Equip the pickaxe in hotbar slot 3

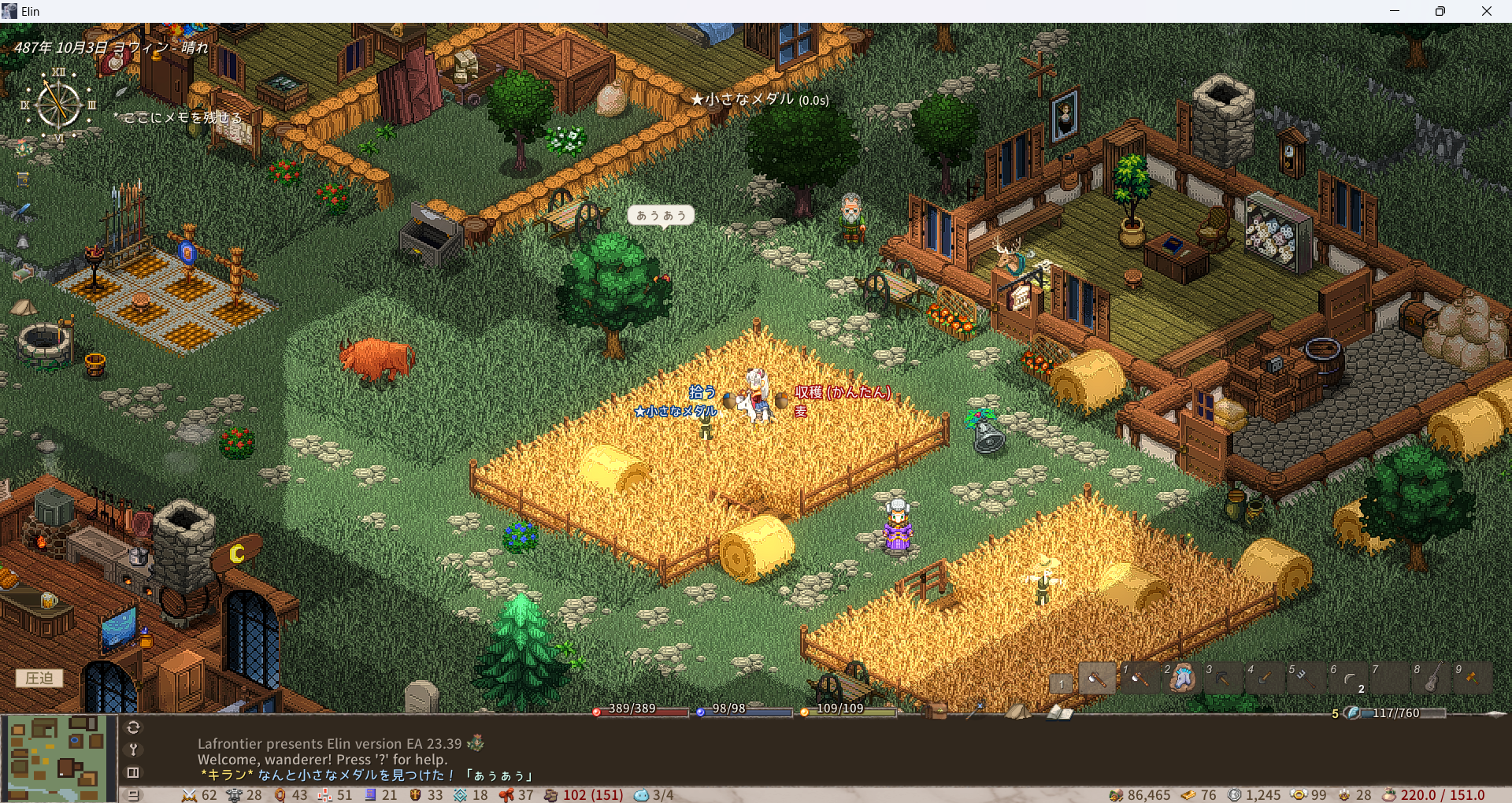click(1222, 678)
